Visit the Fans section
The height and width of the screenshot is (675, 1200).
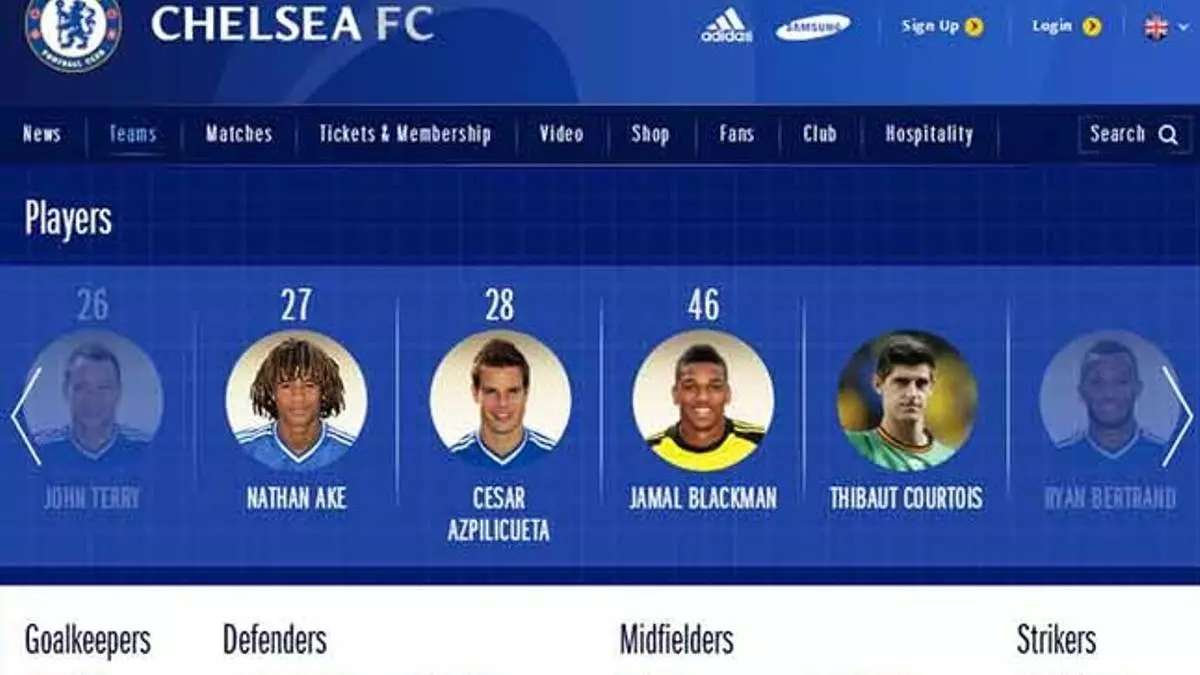[737, 134]
